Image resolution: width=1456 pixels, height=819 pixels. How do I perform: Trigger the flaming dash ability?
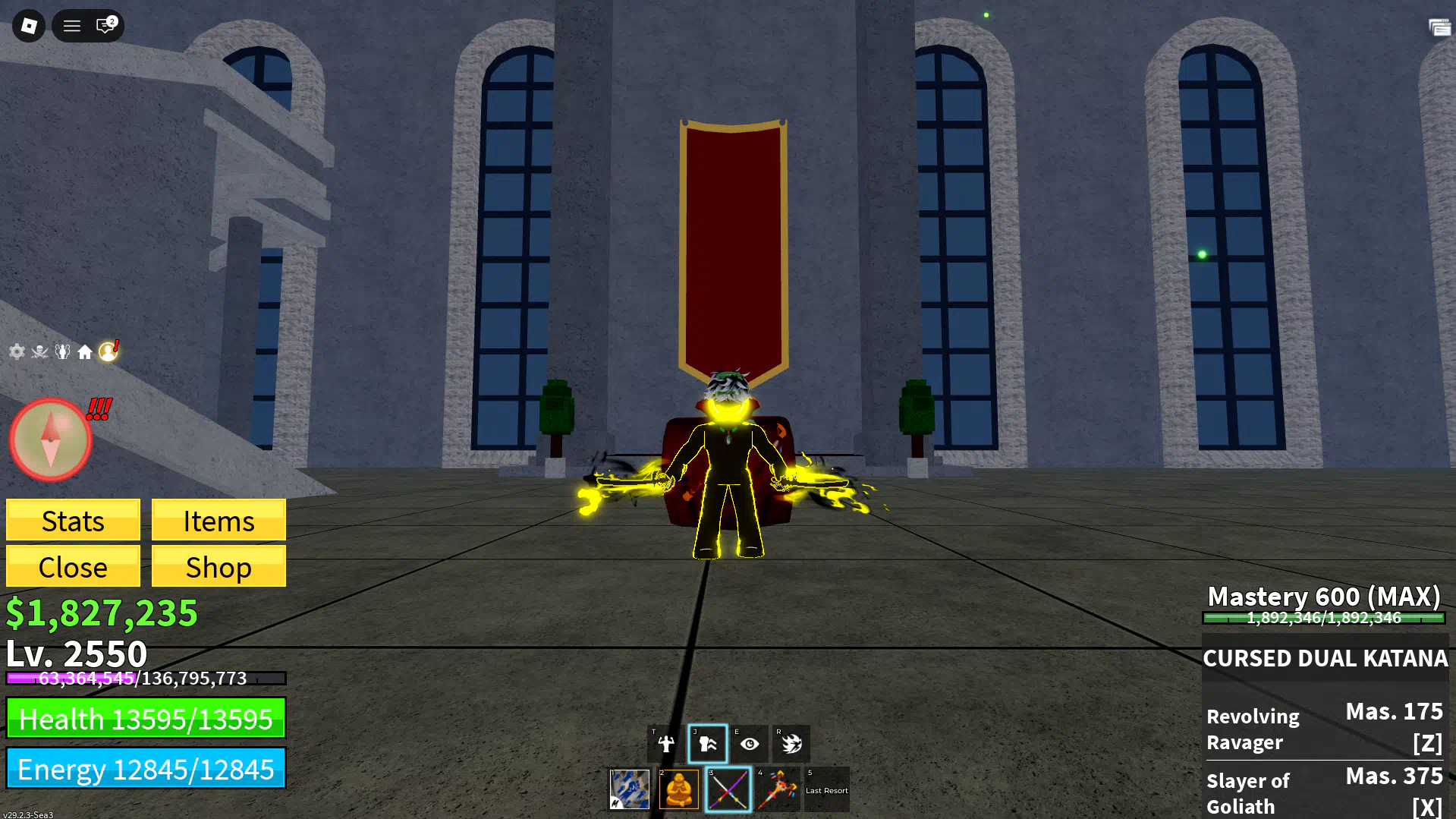pos(791,744)
